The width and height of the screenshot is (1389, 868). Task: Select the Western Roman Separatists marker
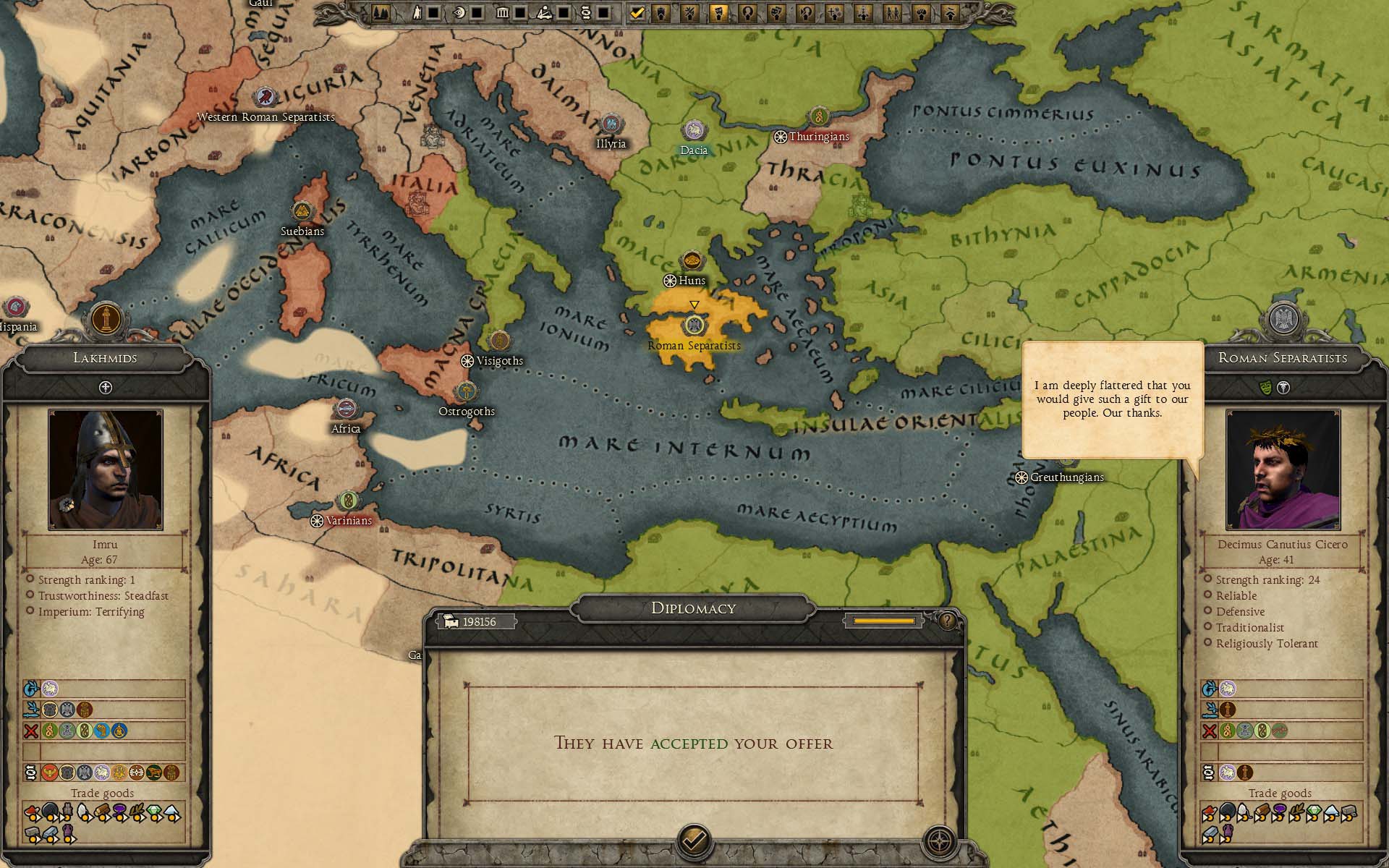(266, 98)
